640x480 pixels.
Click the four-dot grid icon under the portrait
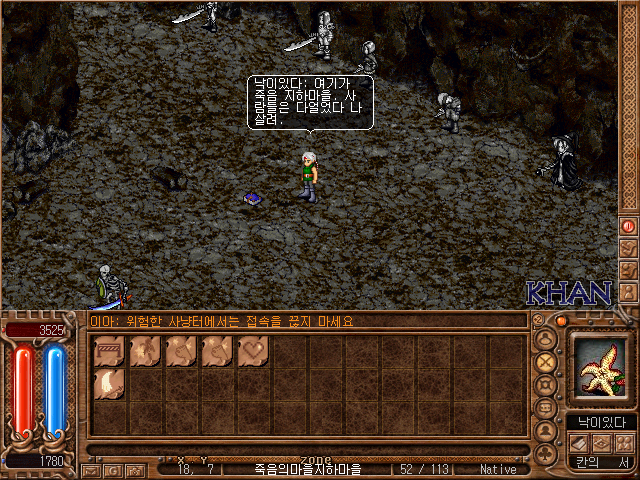coord(622,443)
